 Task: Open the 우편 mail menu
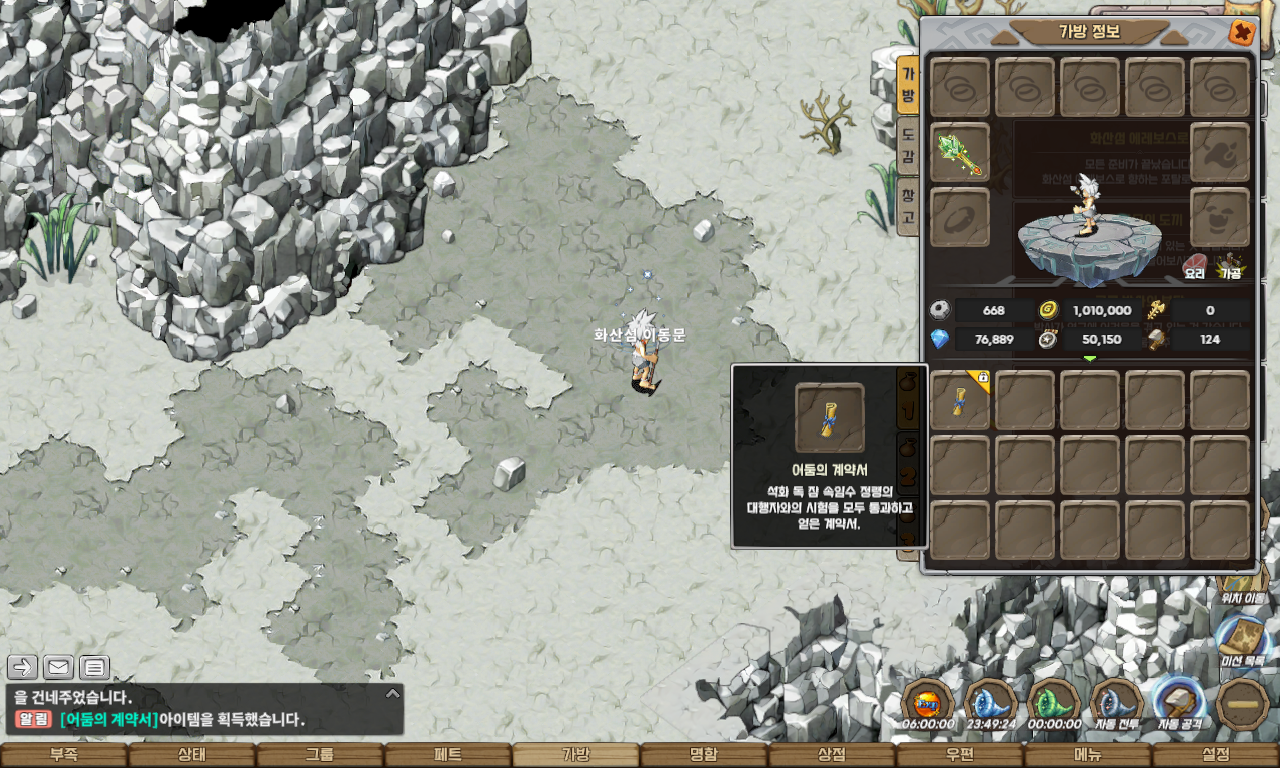[x=960, y=755]
